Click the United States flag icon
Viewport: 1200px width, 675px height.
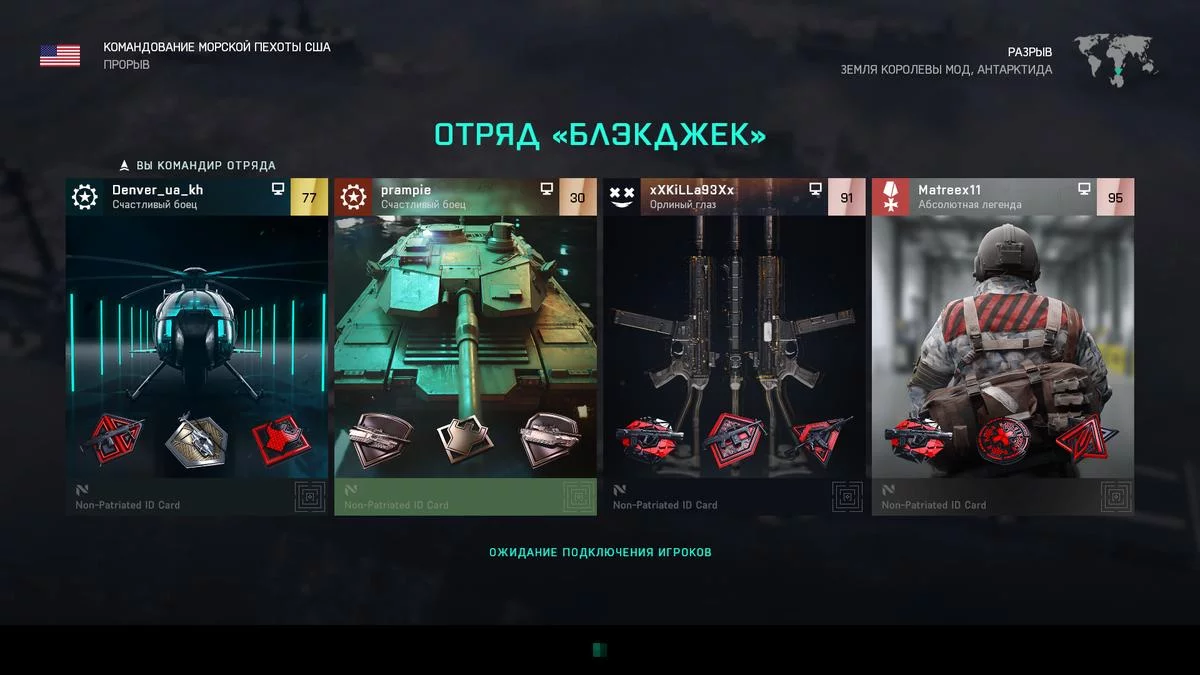[x=60, y=56]
